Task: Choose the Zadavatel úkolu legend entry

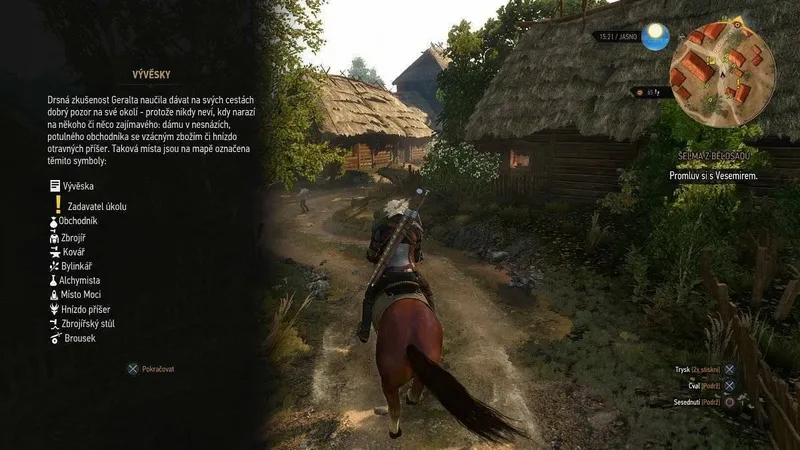Action: tap(96, 206)
